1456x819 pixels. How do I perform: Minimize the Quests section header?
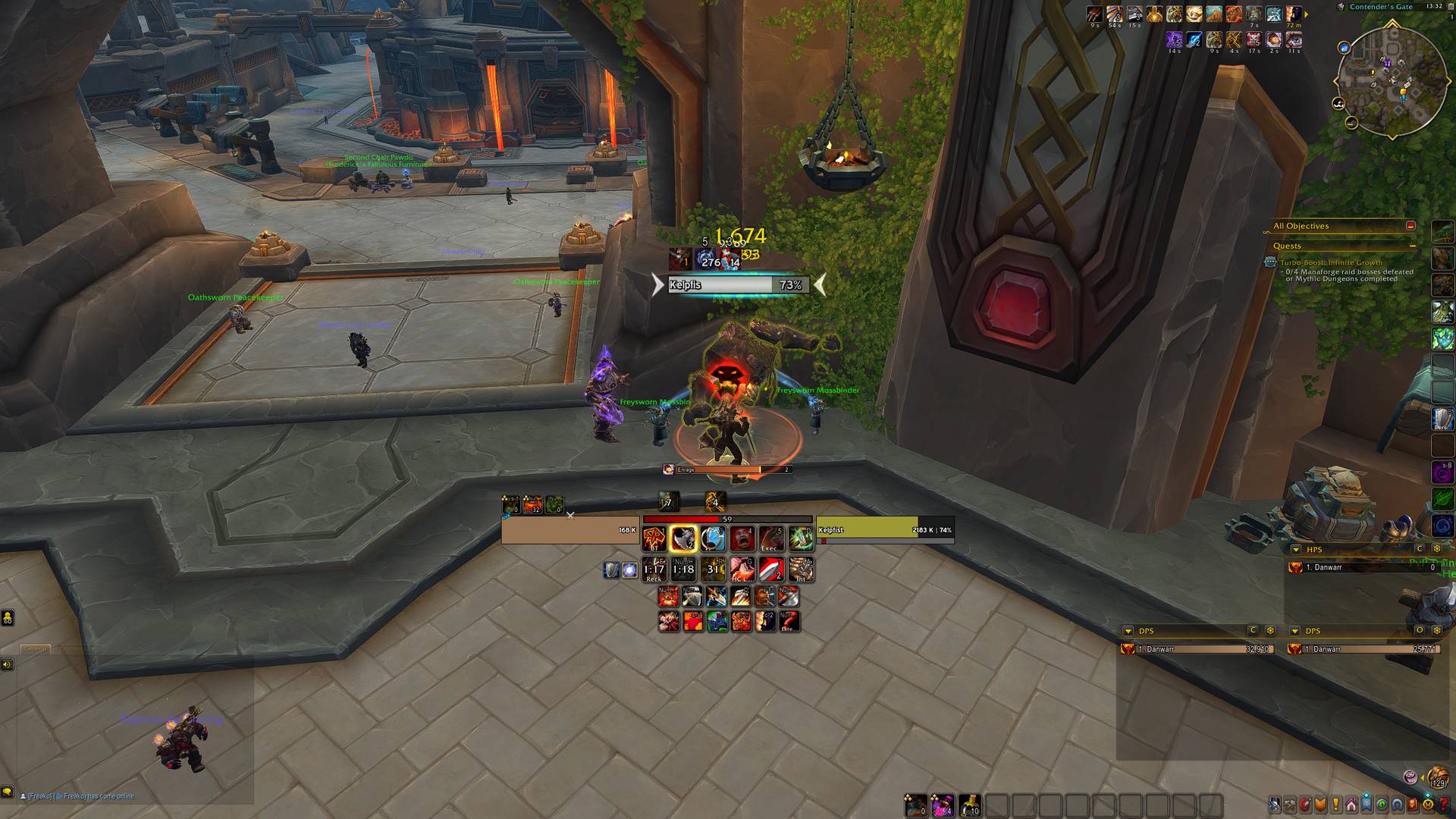point(1412,246)
